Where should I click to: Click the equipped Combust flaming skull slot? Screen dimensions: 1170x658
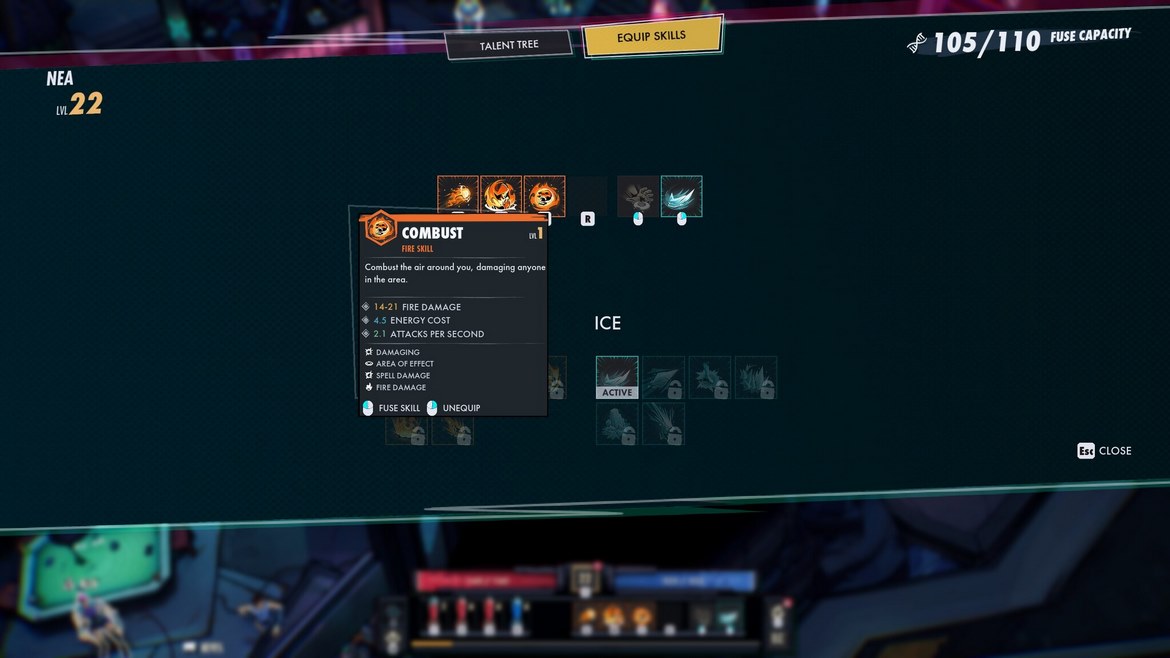tap(544, 195)
